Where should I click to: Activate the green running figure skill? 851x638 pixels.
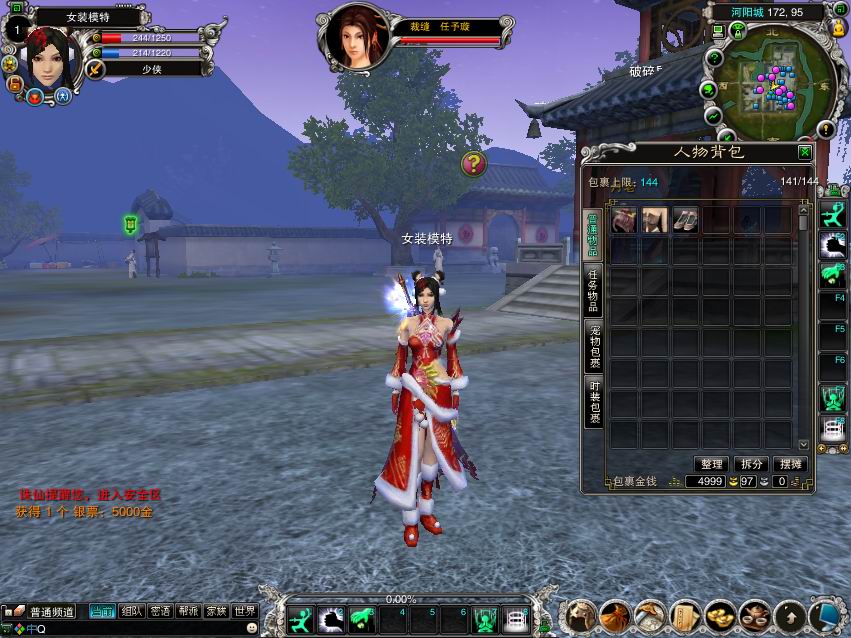(x=300, y=619)
